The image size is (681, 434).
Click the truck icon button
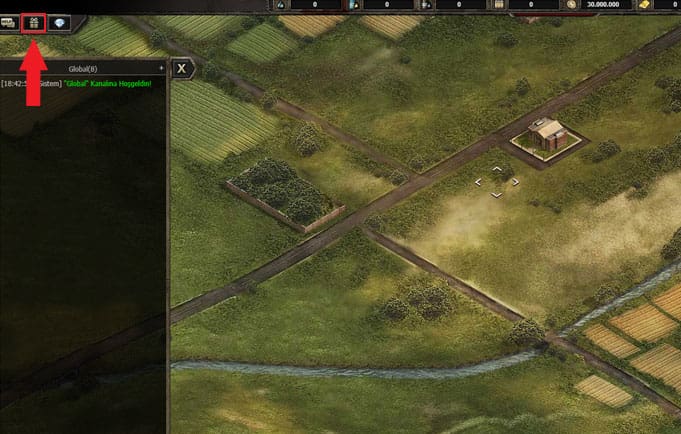pos(8,22)
